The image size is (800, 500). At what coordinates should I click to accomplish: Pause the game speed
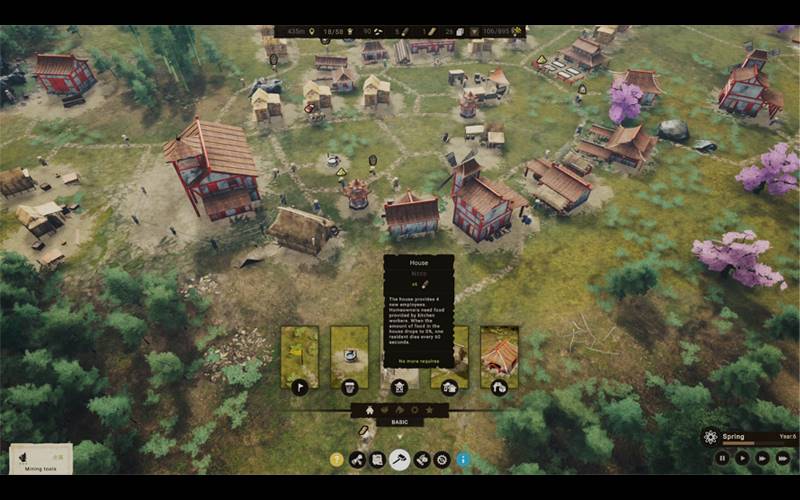(722, 458)
